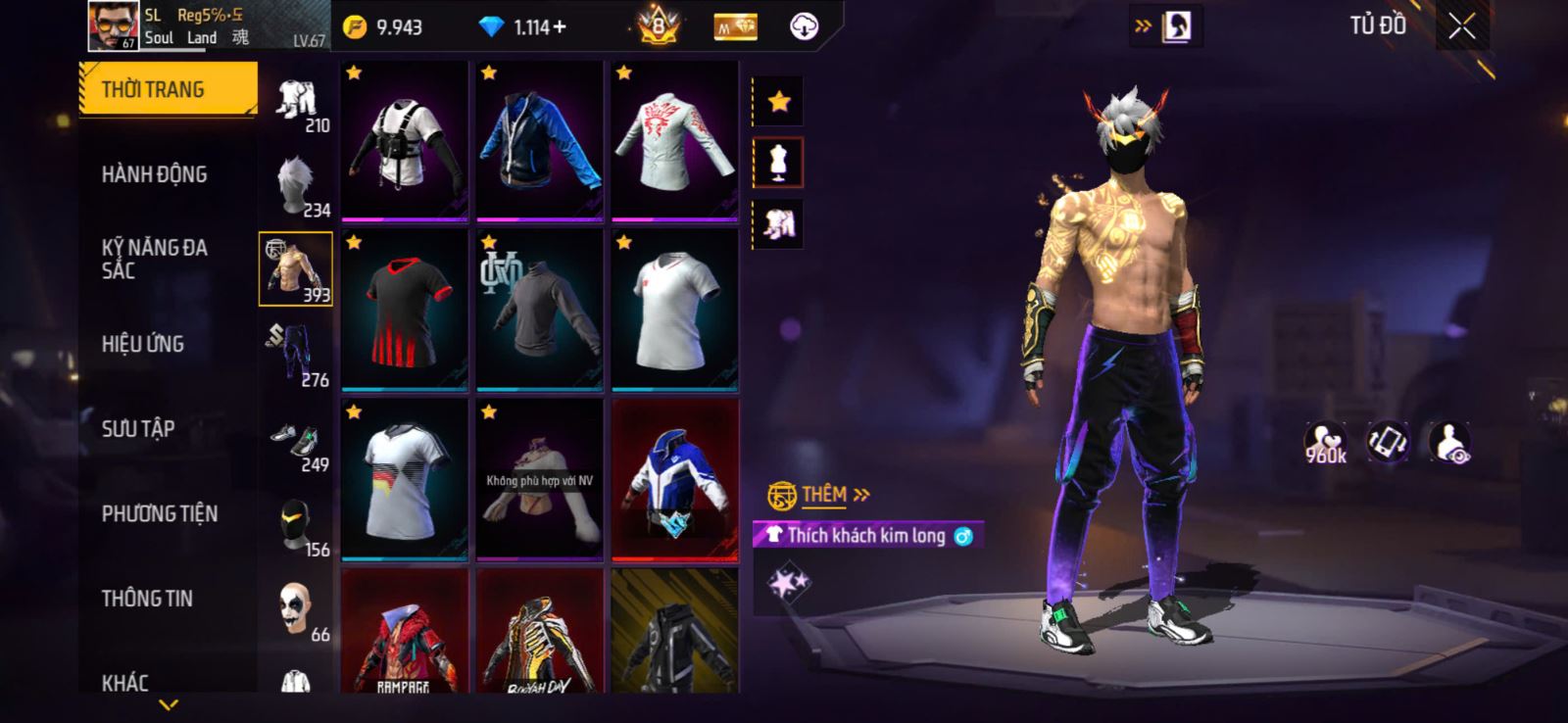Viewport: 1568px width, 723px height.
Task: Open the Hiệu Ứng section
Action: (x=143, y=344)
